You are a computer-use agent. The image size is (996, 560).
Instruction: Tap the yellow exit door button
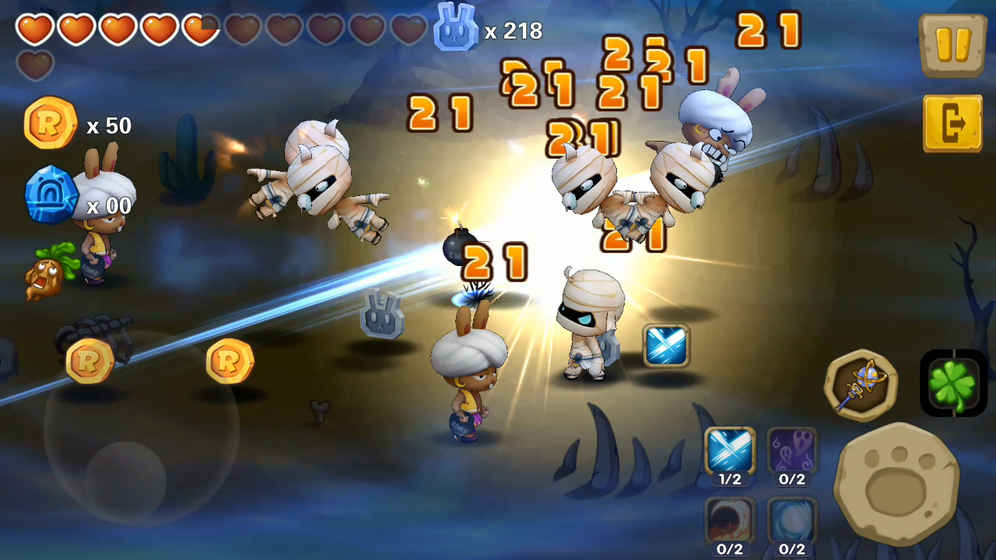[x=951, y=124]
